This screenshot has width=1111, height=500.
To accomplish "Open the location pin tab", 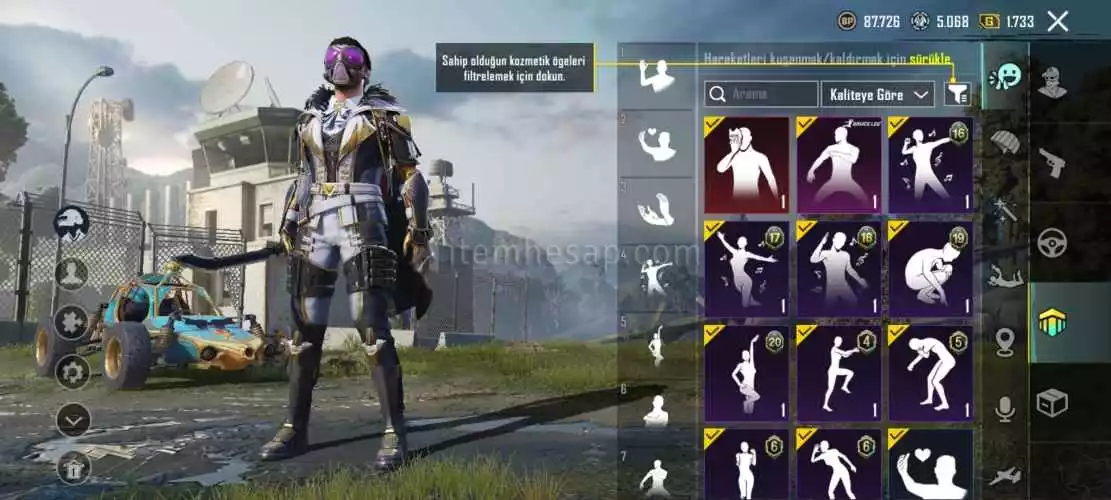I will pos(1005,342).
